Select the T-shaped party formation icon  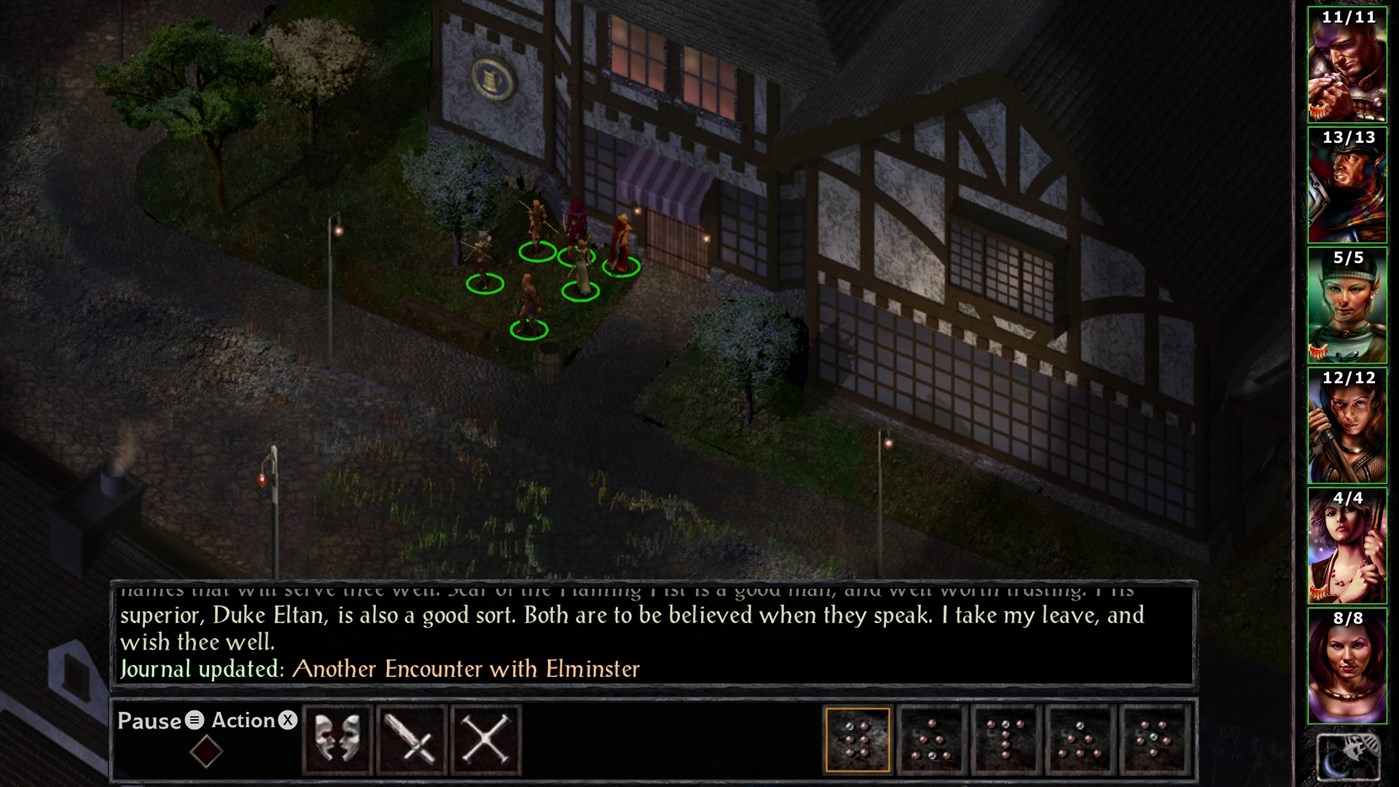tap(1006, 740)
